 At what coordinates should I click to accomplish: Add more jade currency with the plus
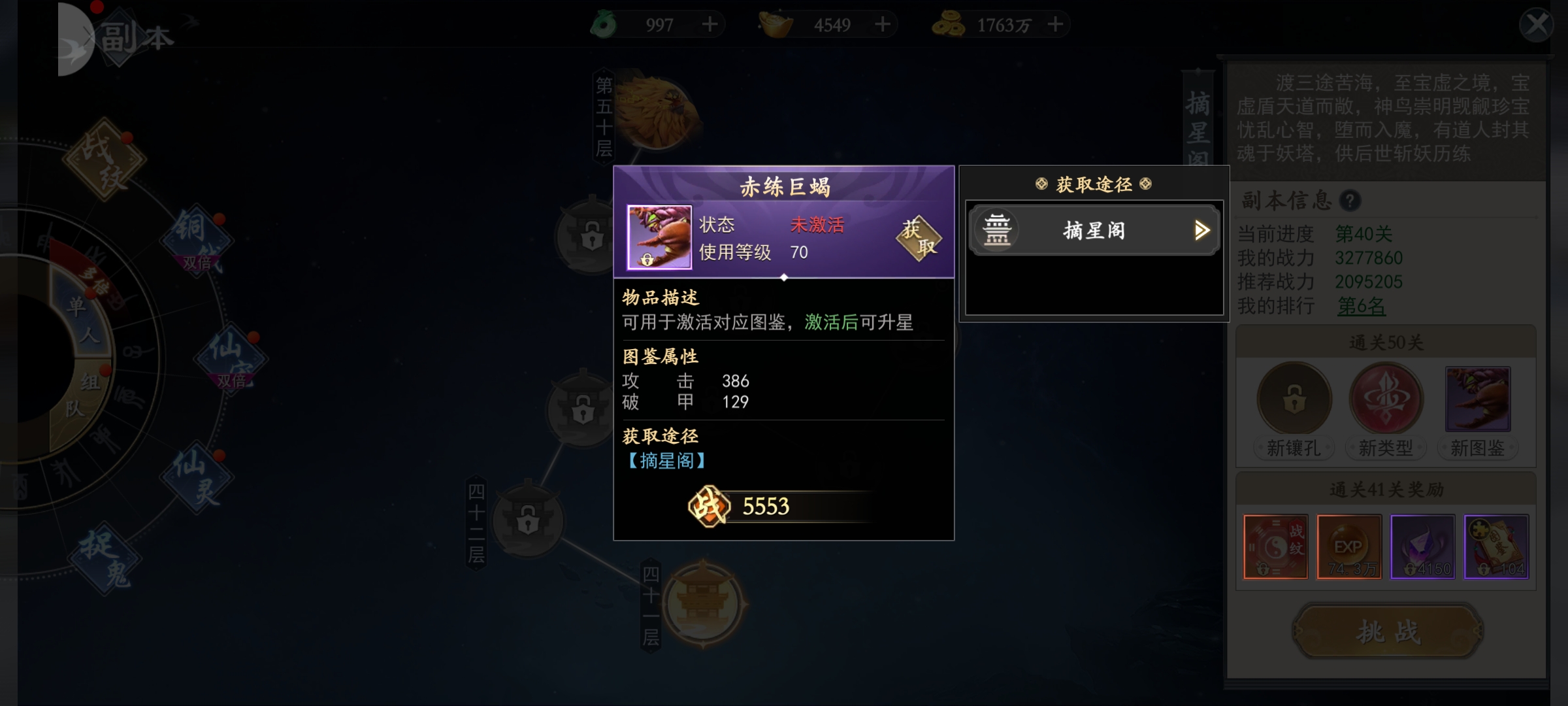710,25
